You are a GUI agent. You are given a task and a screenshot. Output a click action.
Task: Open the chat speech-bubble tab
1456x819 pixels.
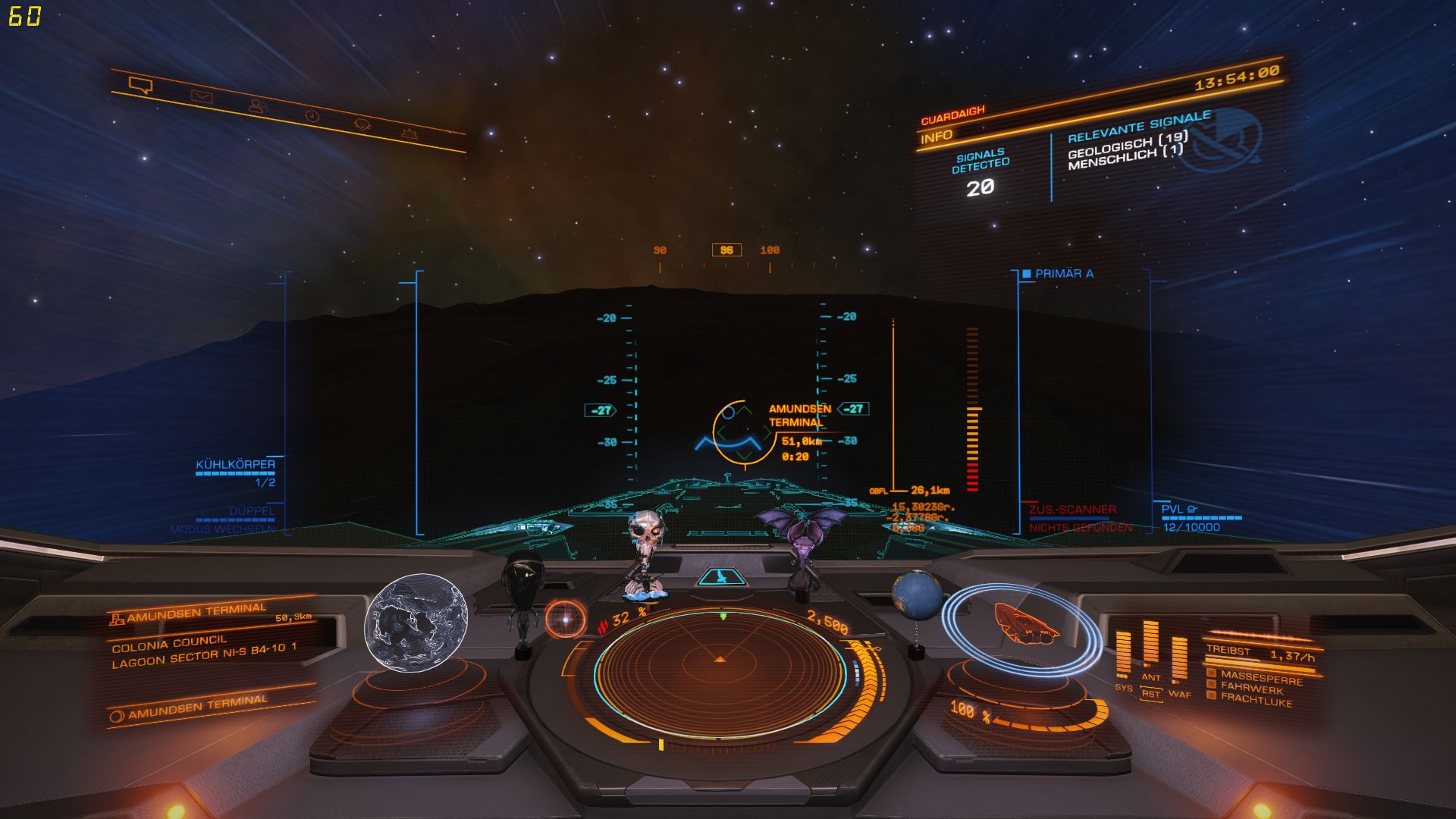[x=140, y=85]
